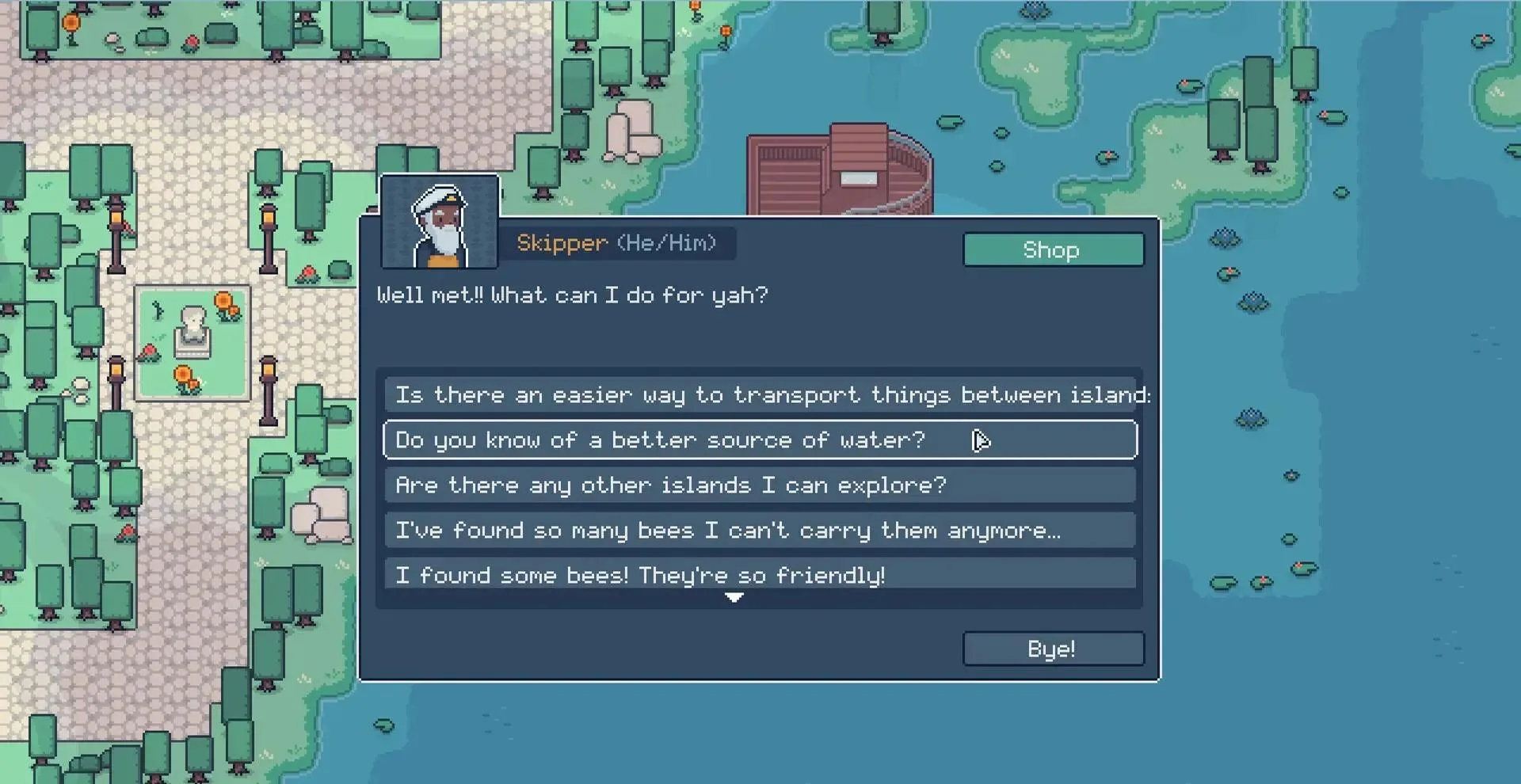Viewport: 1521px width, 784px height.
Task: Click the down arrow below the dialogue list
Action: point(734,598)
